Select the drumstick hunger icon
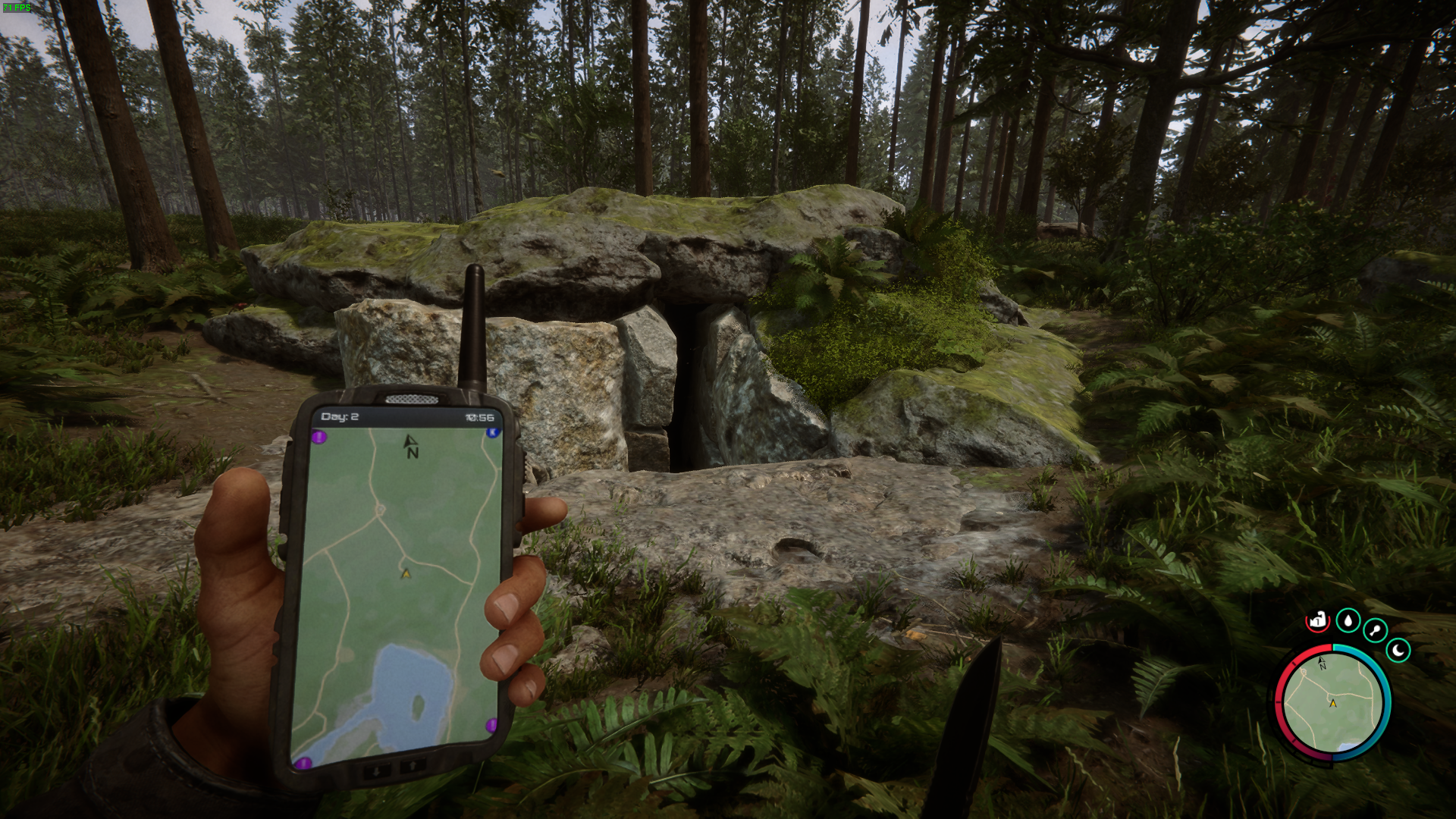Image resolution: width=1456 pixels, height=819 pixels. (x=1375, y=629)
